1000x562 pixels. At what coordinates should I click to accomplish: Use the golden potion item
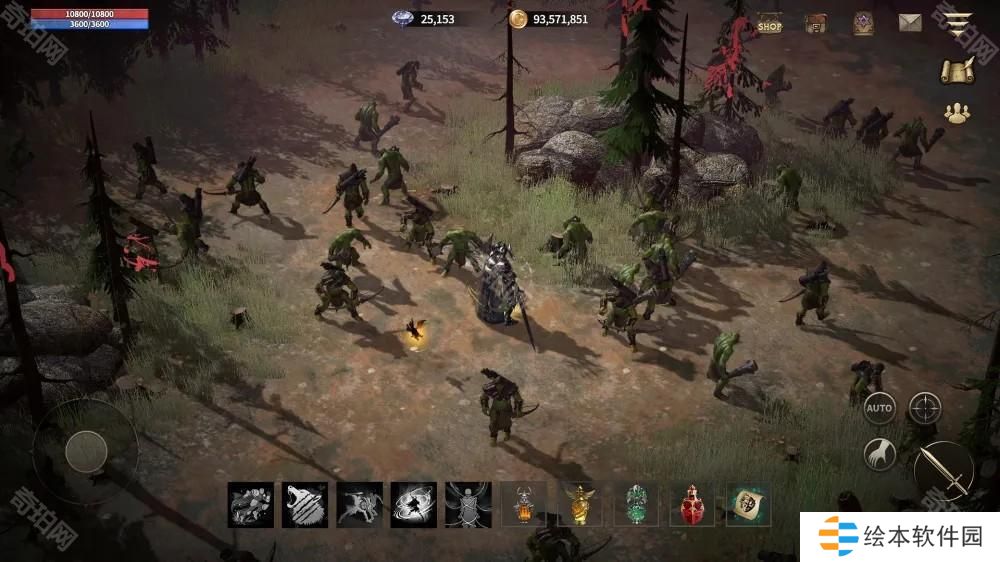tap(579, 504)
